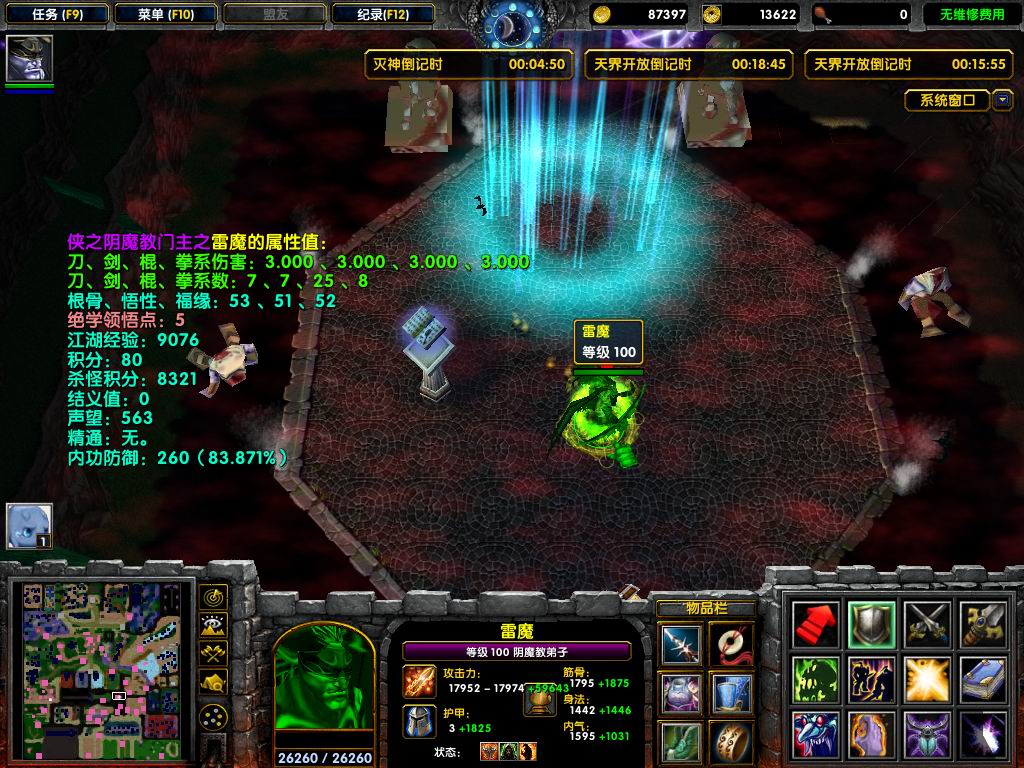The width and height of the screenshot is (1024, 768).
Task: Click the white ghost idle-unit icon
Action: coord(28,525)
